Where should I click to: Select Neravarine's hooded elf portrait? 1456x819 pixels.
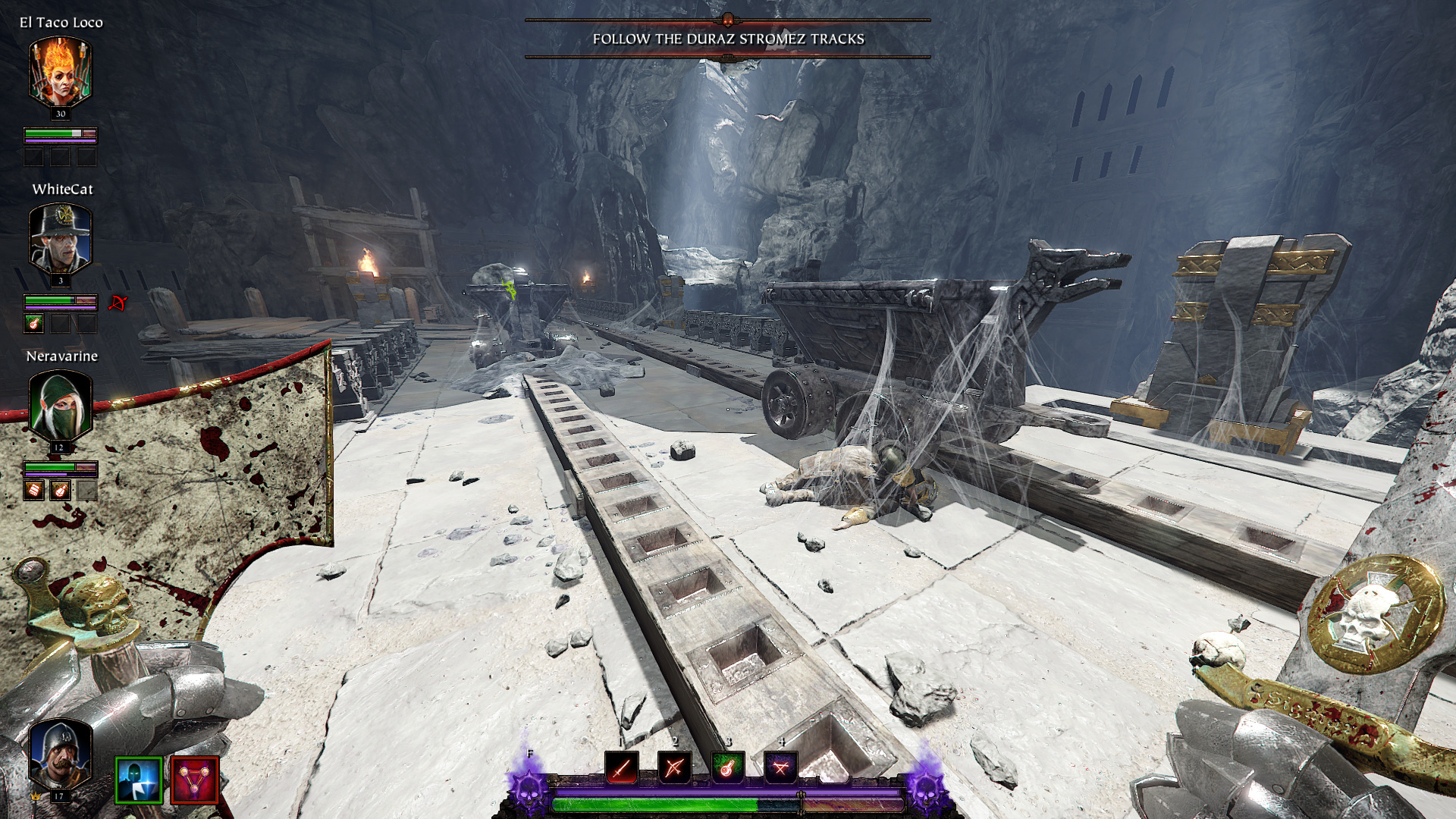tap(60, 406)
